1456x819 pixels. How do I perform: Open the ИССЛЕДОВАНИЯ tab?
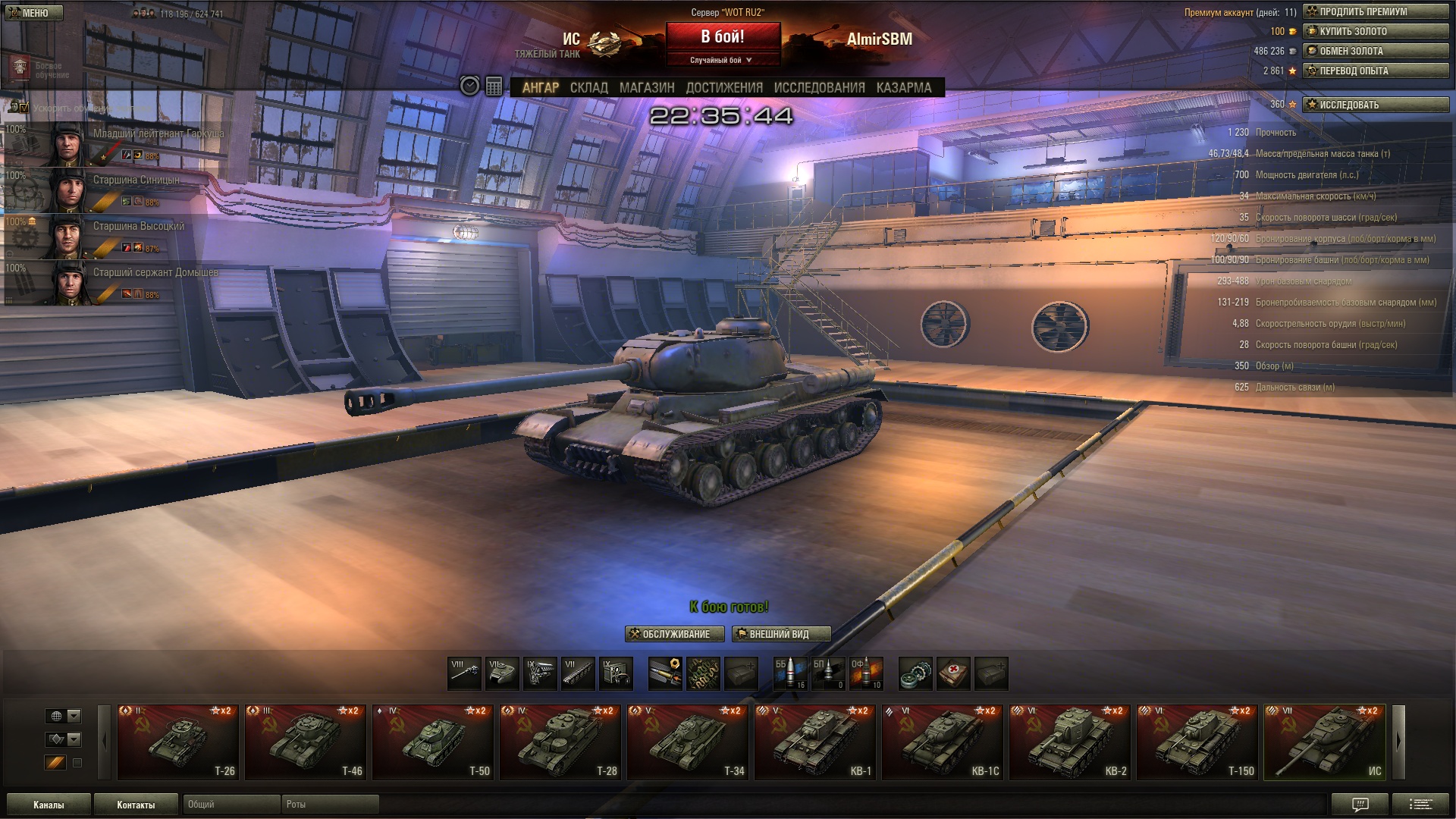coord(819,88)
